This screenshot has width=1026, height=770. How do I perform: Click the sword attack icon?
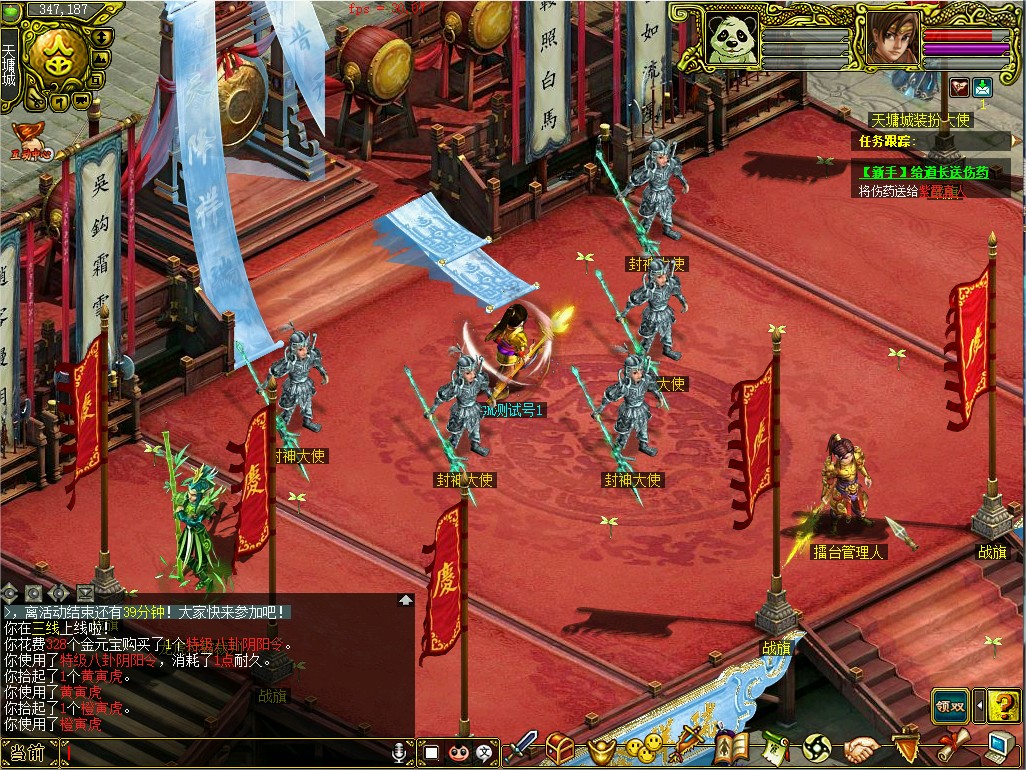[x=521, y=745]
